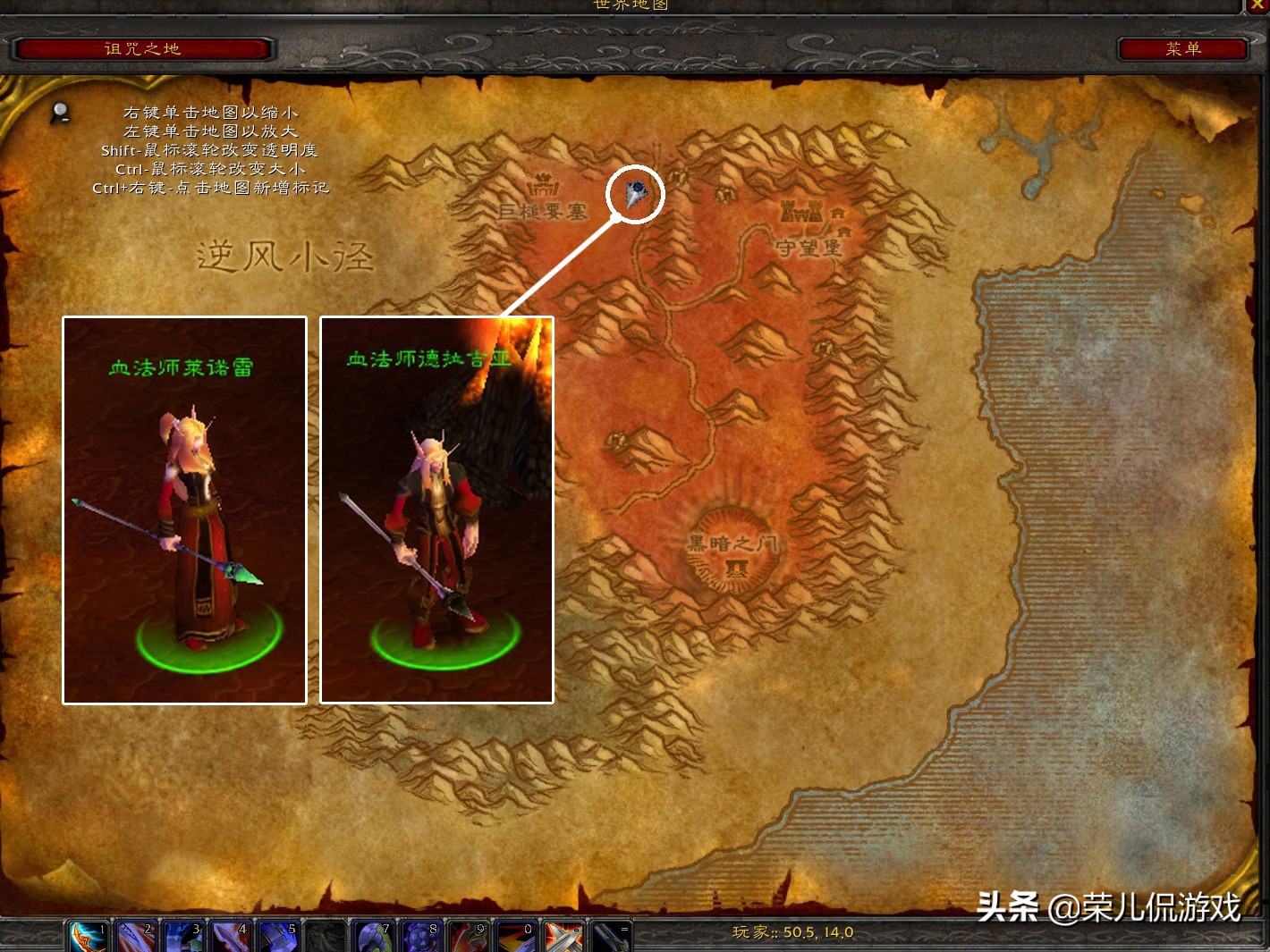This screenshot has height=952, width=1270.
Task: Click the 血法师德拉吉亚 NPC portrait
Action: click(436, 510)
